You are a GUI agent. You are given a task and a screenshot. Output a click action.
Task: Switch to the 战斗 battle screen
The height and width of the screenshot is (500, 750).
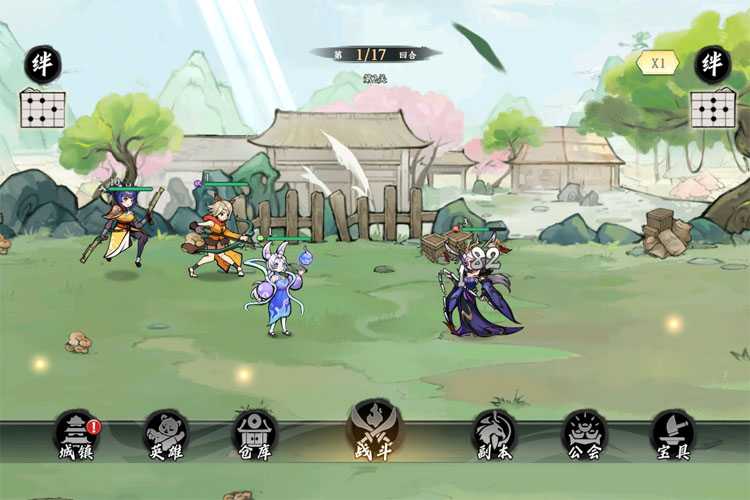click(x=374, y=430)
